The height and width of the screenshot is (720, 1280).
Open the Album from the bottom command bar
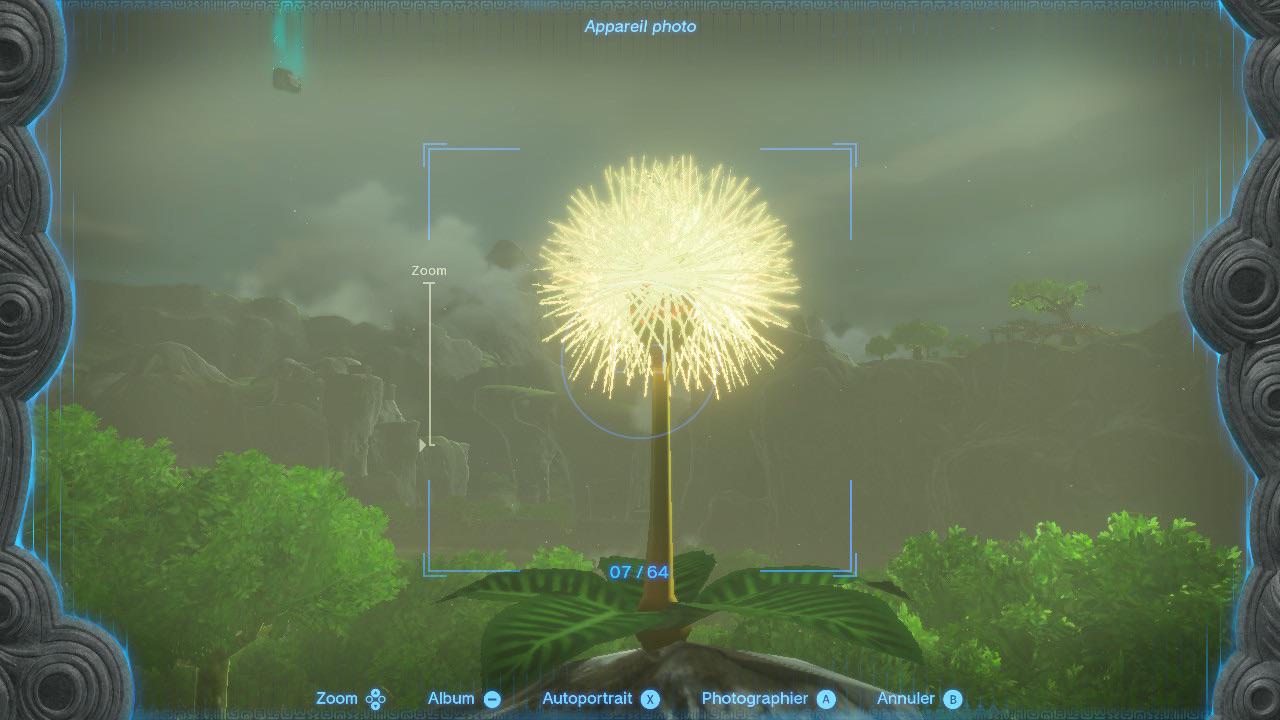coord(451,699)
